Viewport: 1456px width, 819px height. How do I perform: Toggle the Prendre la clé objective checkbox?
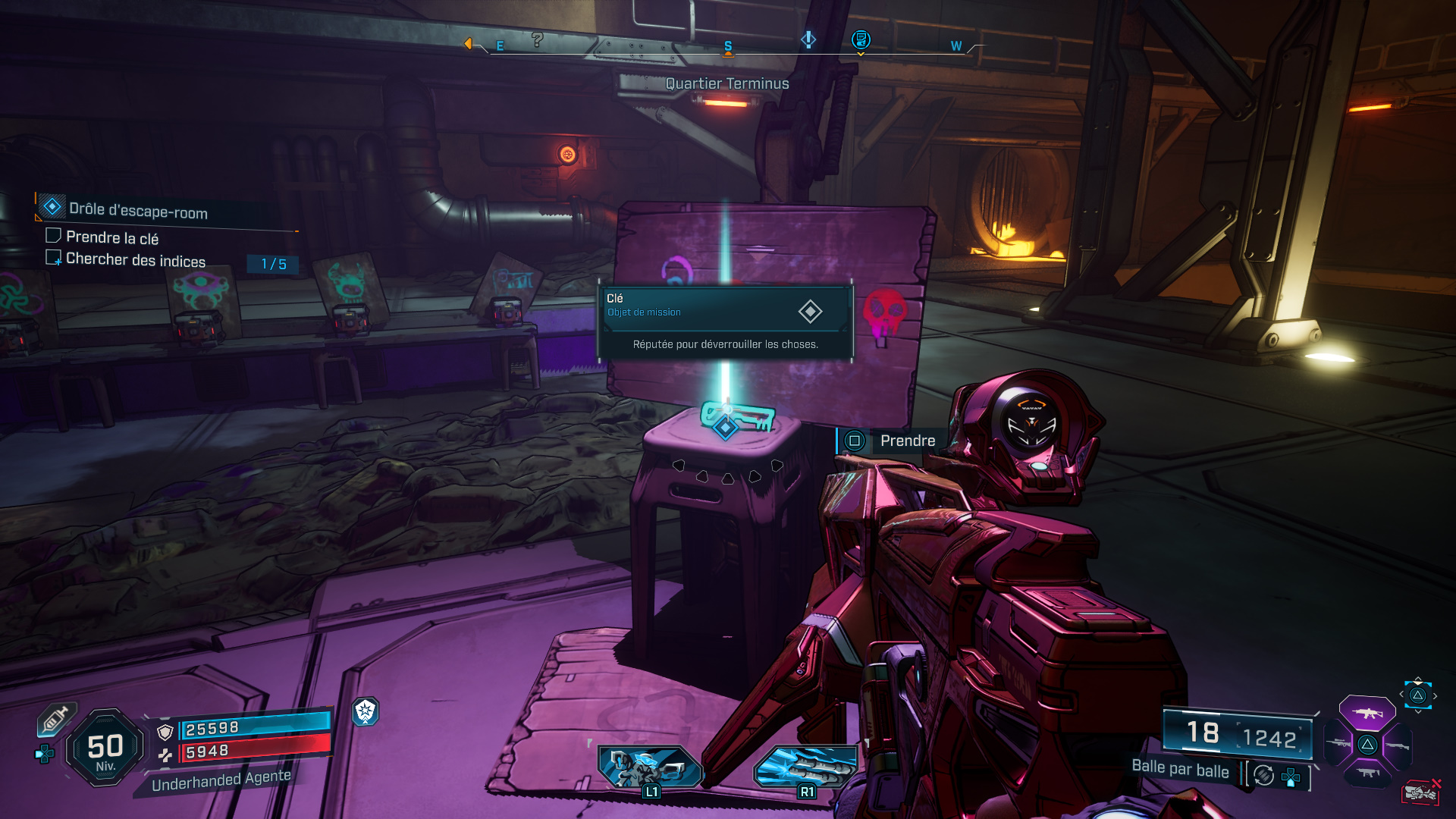tap(54, 236)
